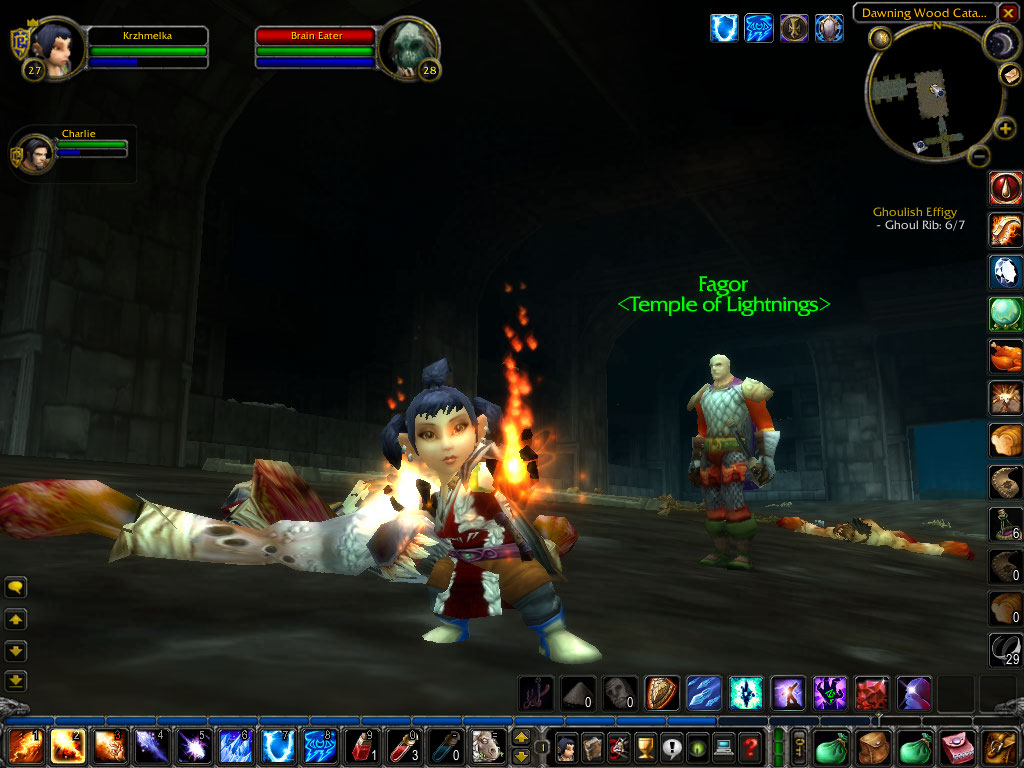Viewport: 1024px width, 768px height.
Task: Open the red question mark help button
Action: (x=750, y=746)
